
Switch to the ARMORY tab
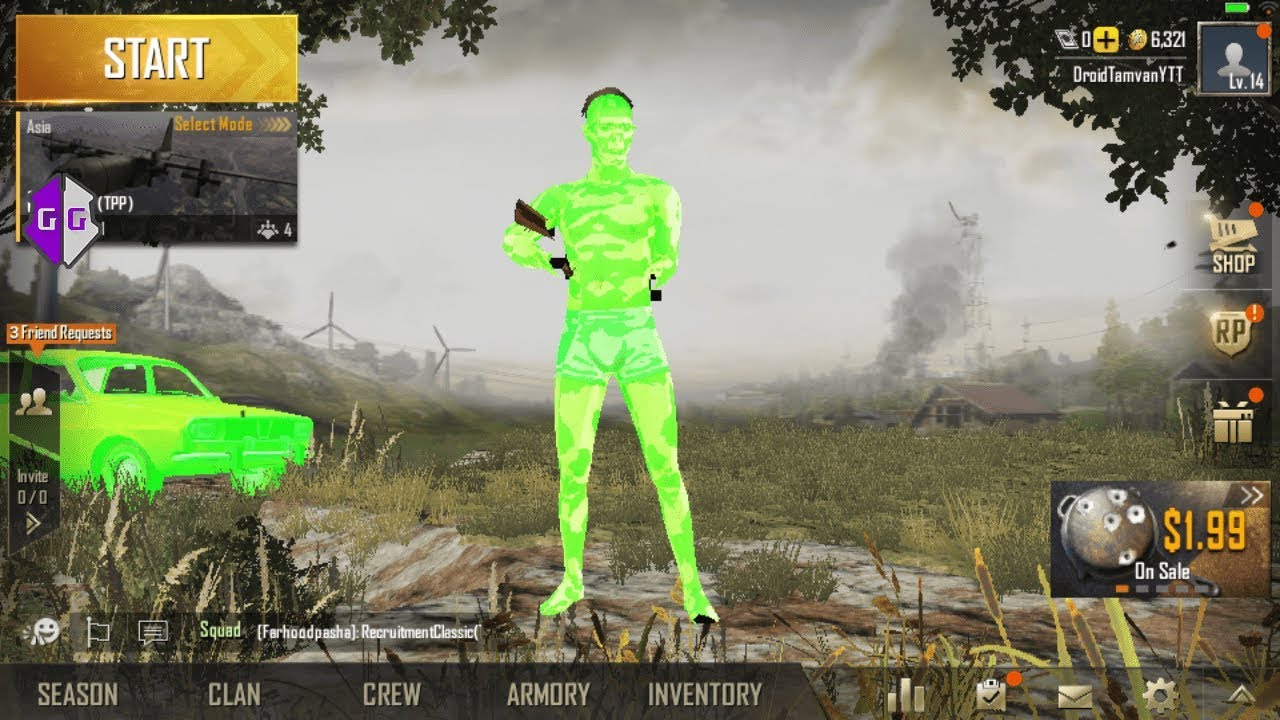[548, 691]
